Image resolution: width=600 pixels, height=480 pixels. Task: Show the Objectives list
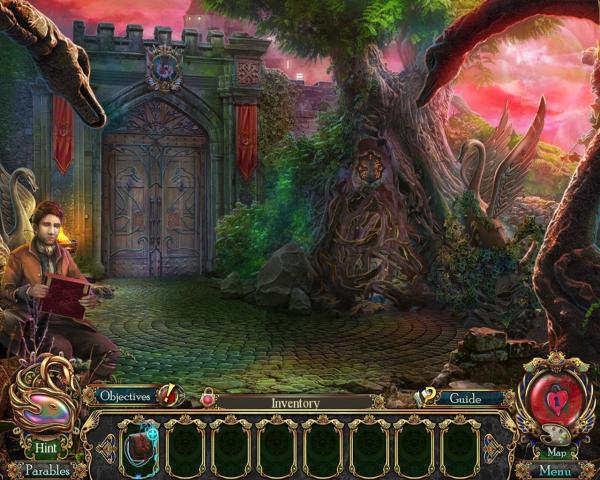click(x=125, y=397)
